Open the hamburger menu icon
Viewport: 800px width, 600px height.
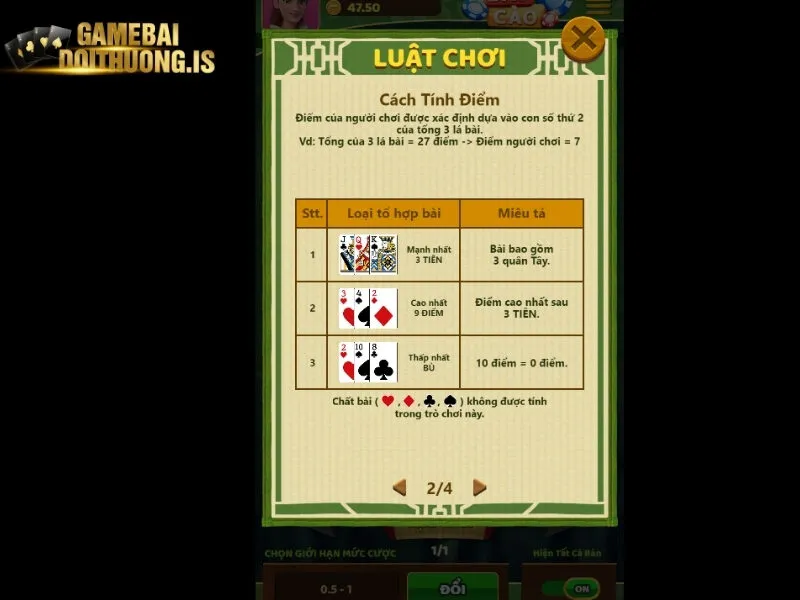point(598,8)
